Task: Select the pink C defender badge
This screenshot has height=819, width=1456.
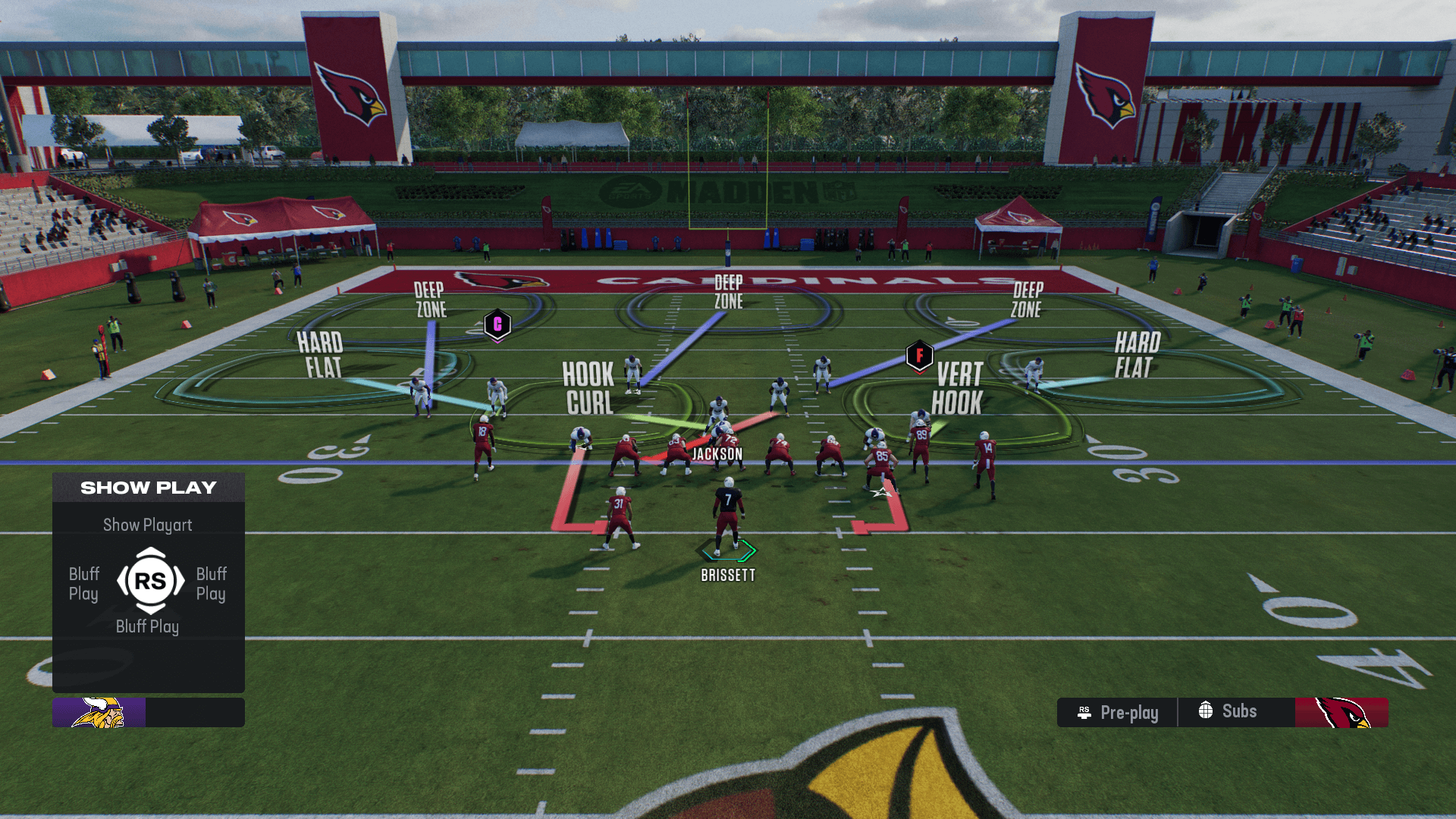Action: pyautogui.click(x=497, y=325)
